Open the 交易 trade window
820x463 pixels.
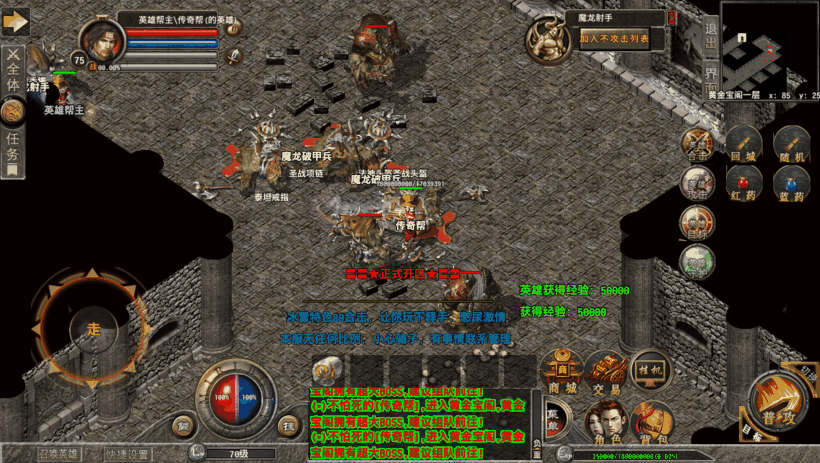pos(605,374)
